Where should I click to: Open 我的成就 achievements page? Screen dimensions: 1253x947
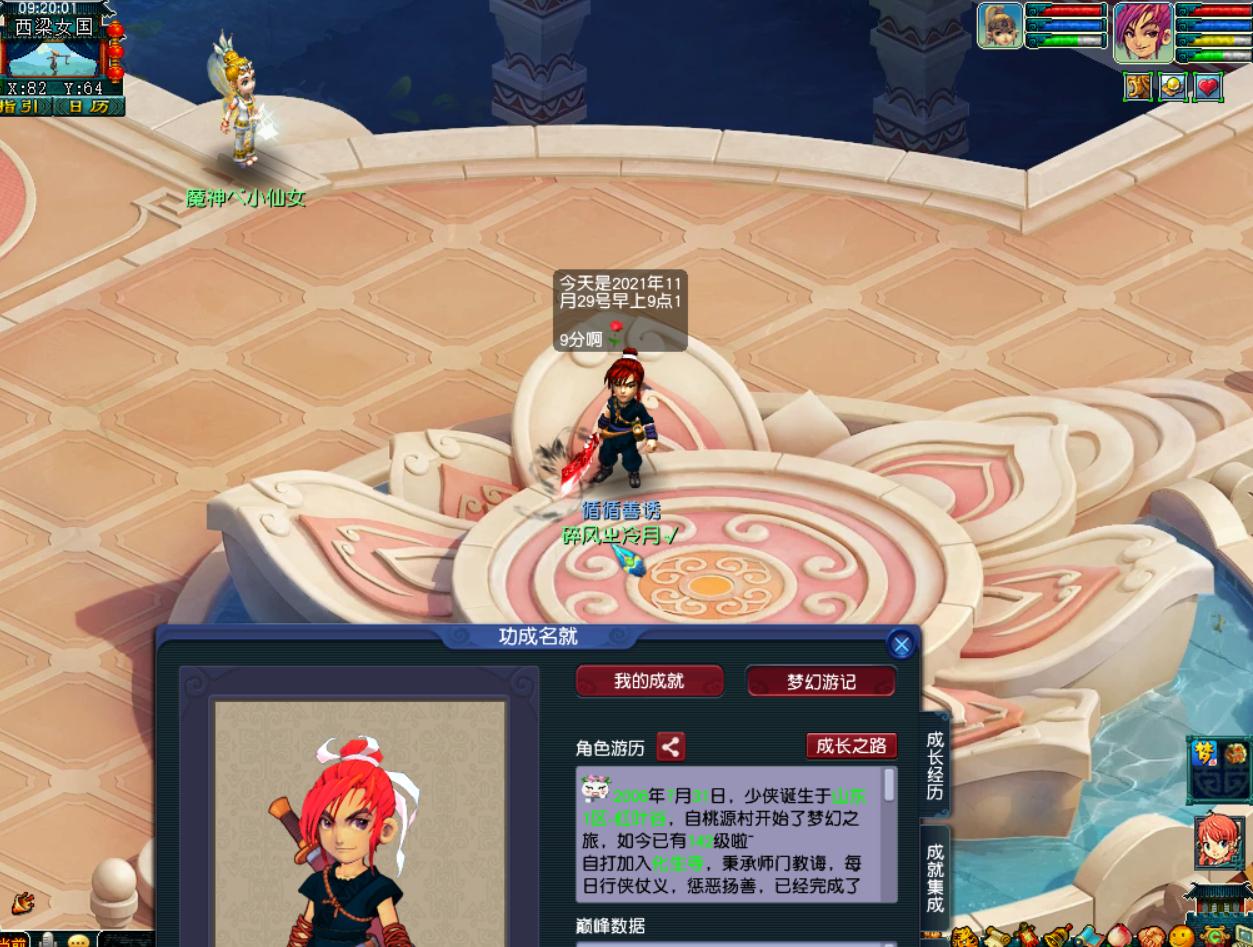[649, 681]
